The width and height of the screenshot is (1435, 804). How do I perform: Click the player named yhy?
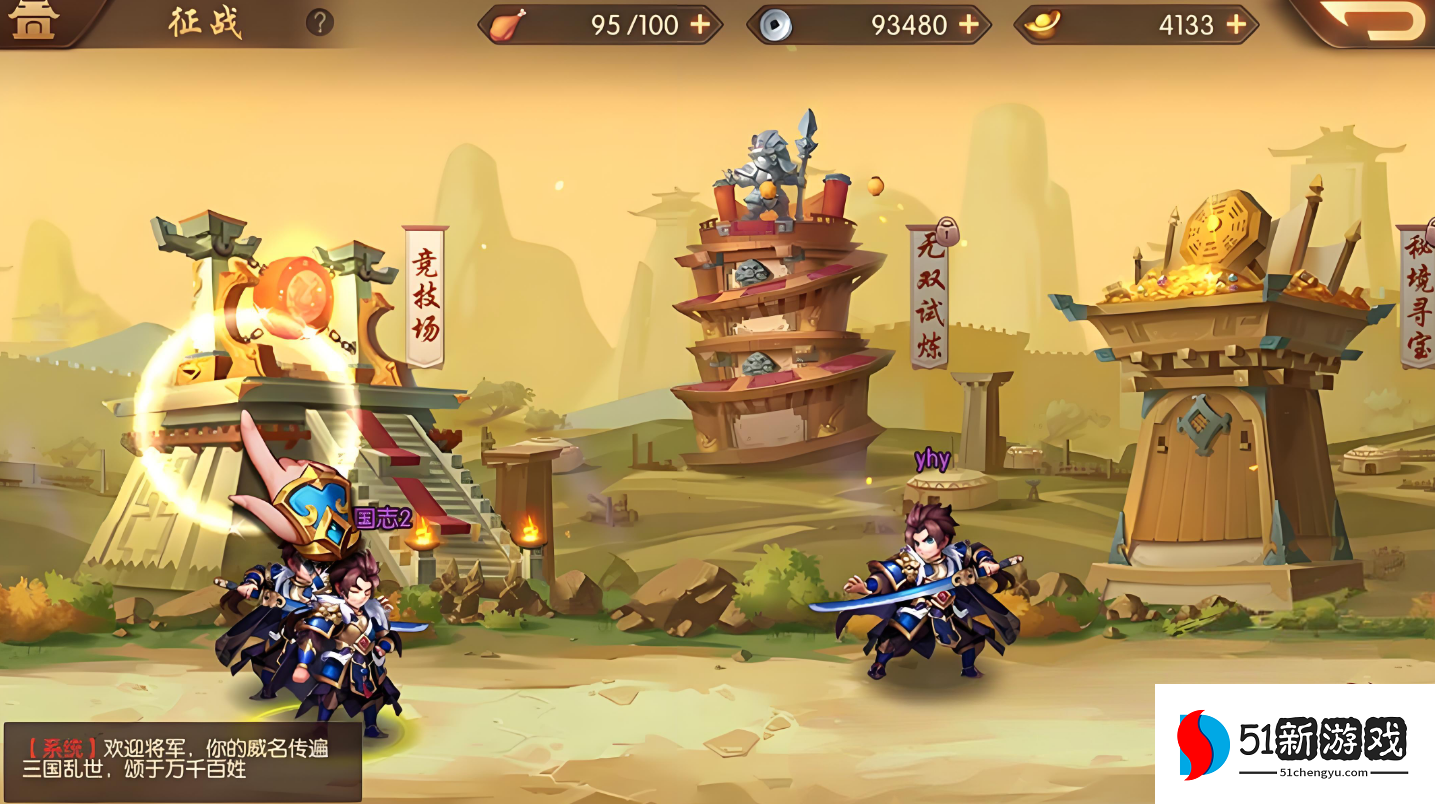[x=930, y=600]
